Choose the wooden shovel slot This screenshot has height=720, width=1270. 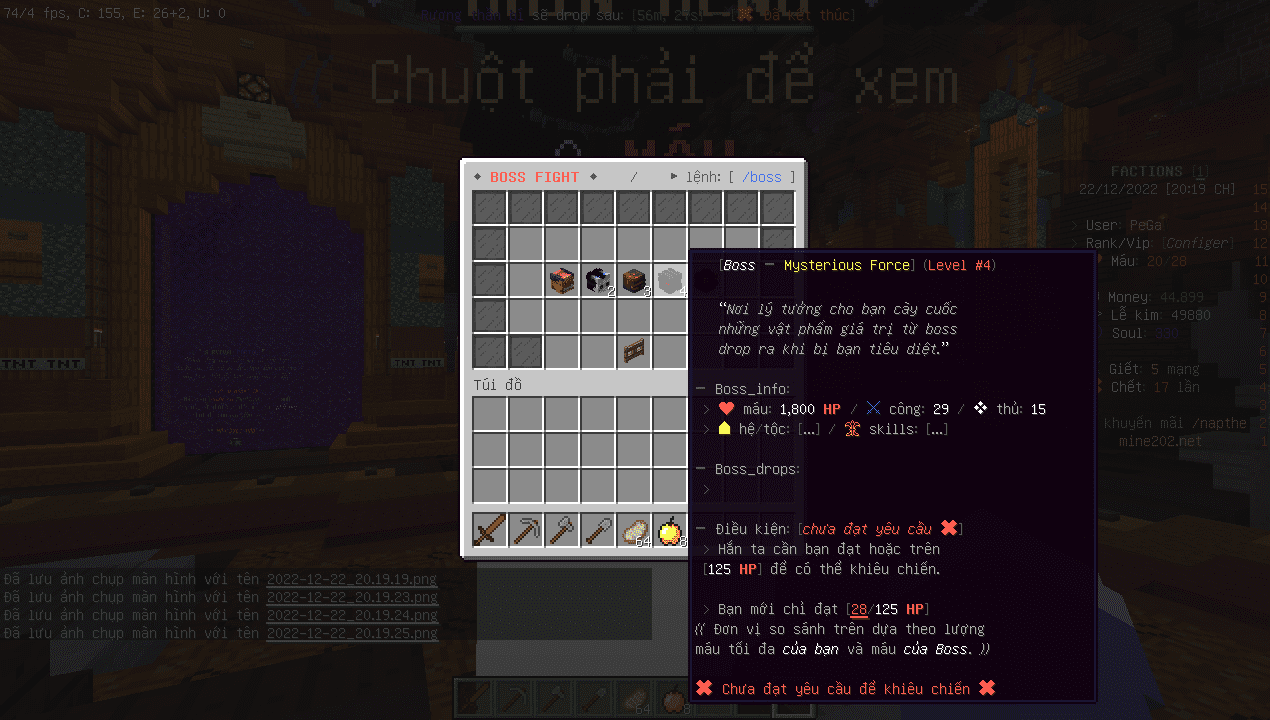[x=598, y=529]
